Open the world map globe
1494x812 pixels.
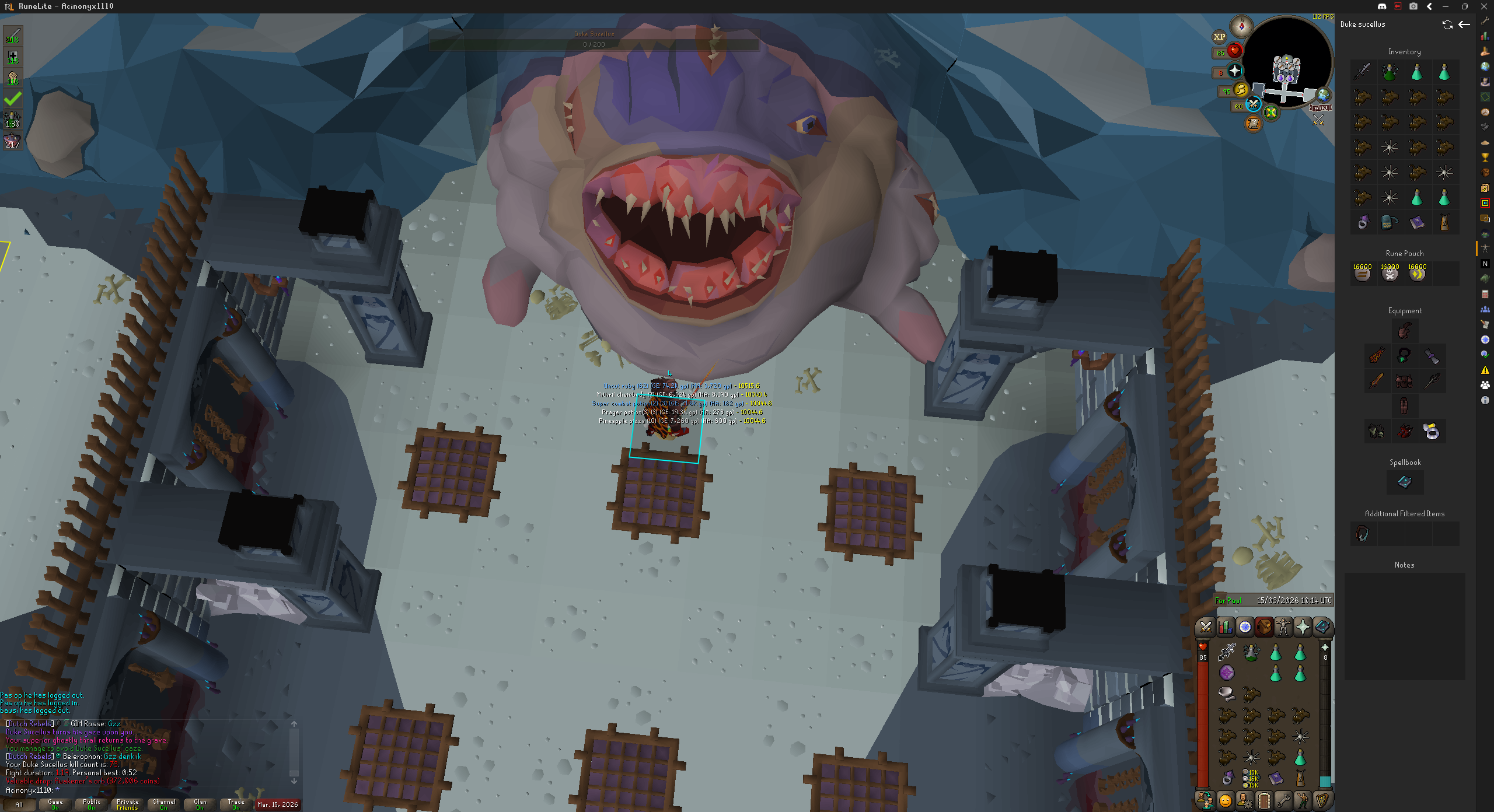tap(1324, 94)
